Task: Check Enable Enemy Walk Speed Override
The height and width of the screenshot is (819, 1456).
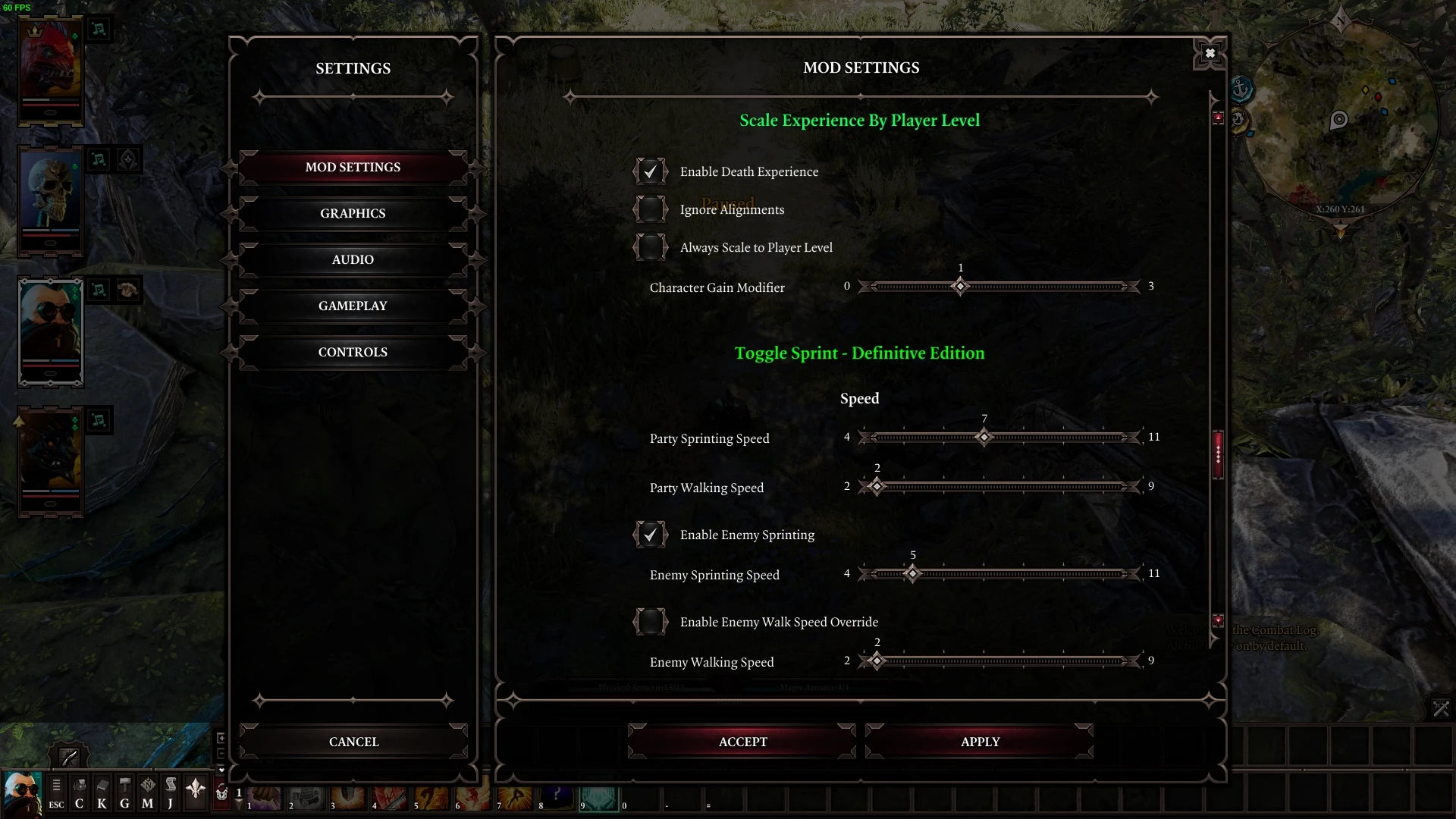Action: tap(651, 623)
